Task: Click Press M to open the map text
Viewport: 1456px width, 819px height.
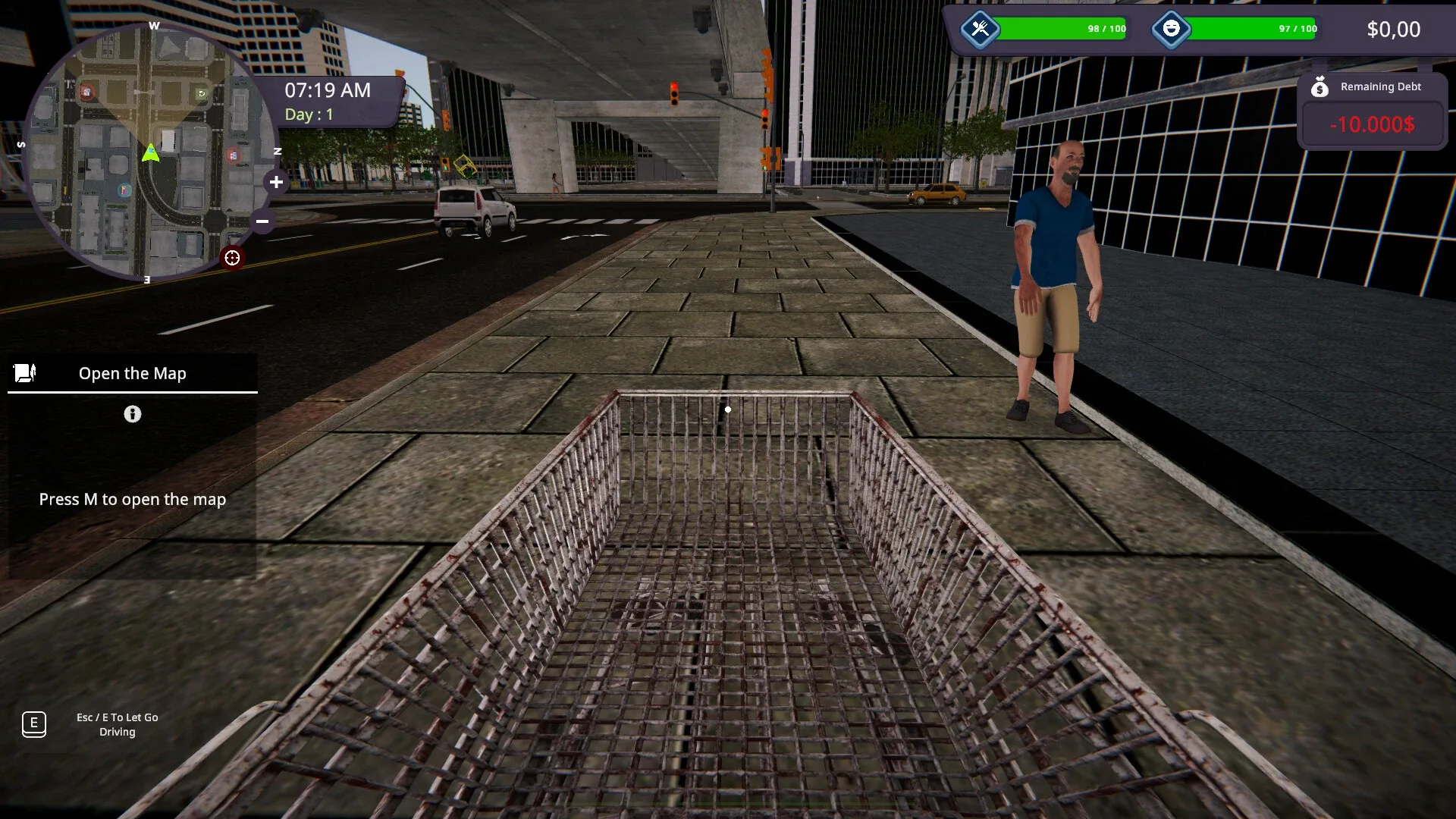Action: click(132, 499)
